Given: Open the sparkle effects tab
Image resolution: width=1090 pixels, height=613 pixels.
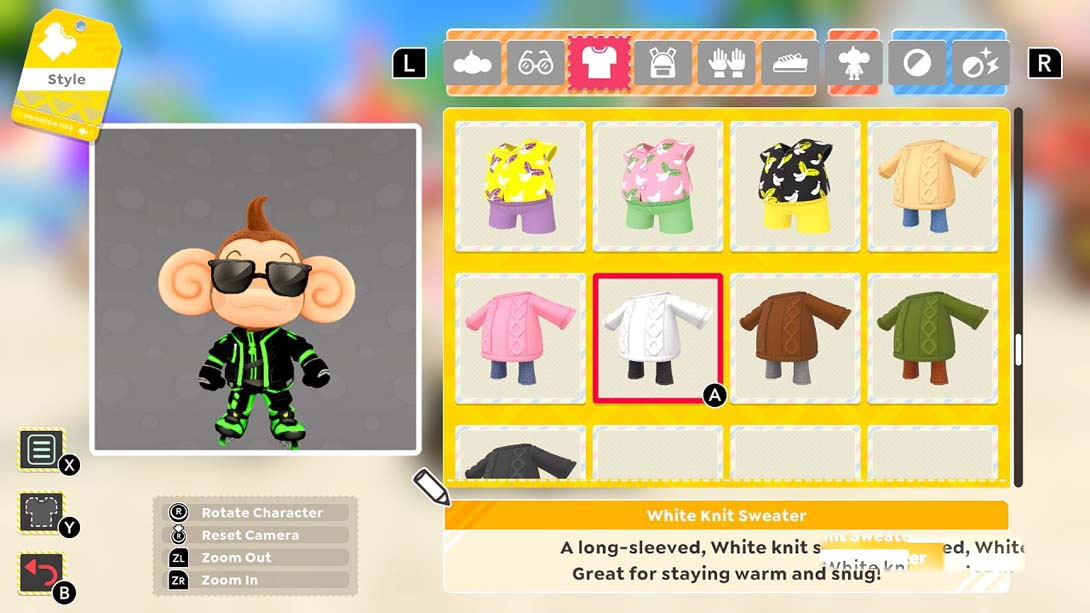Looking at the screenshot, I should tap(980, 64).
